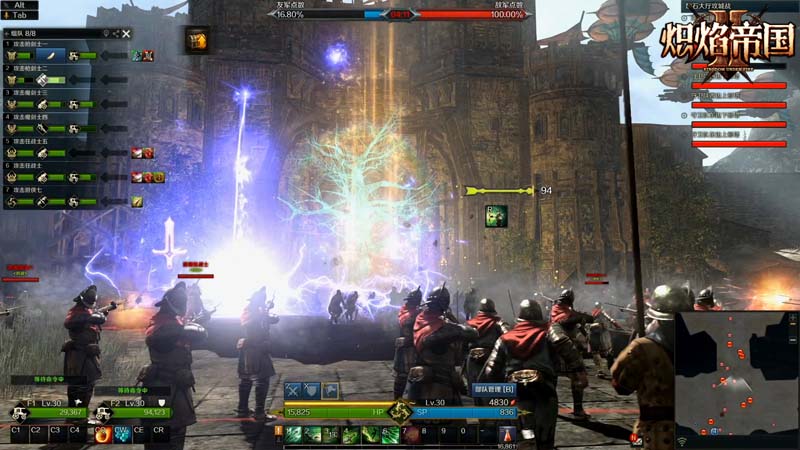Use the red potion item slot
This screenshot has height=450, width=800.
(x=507, y=434)
